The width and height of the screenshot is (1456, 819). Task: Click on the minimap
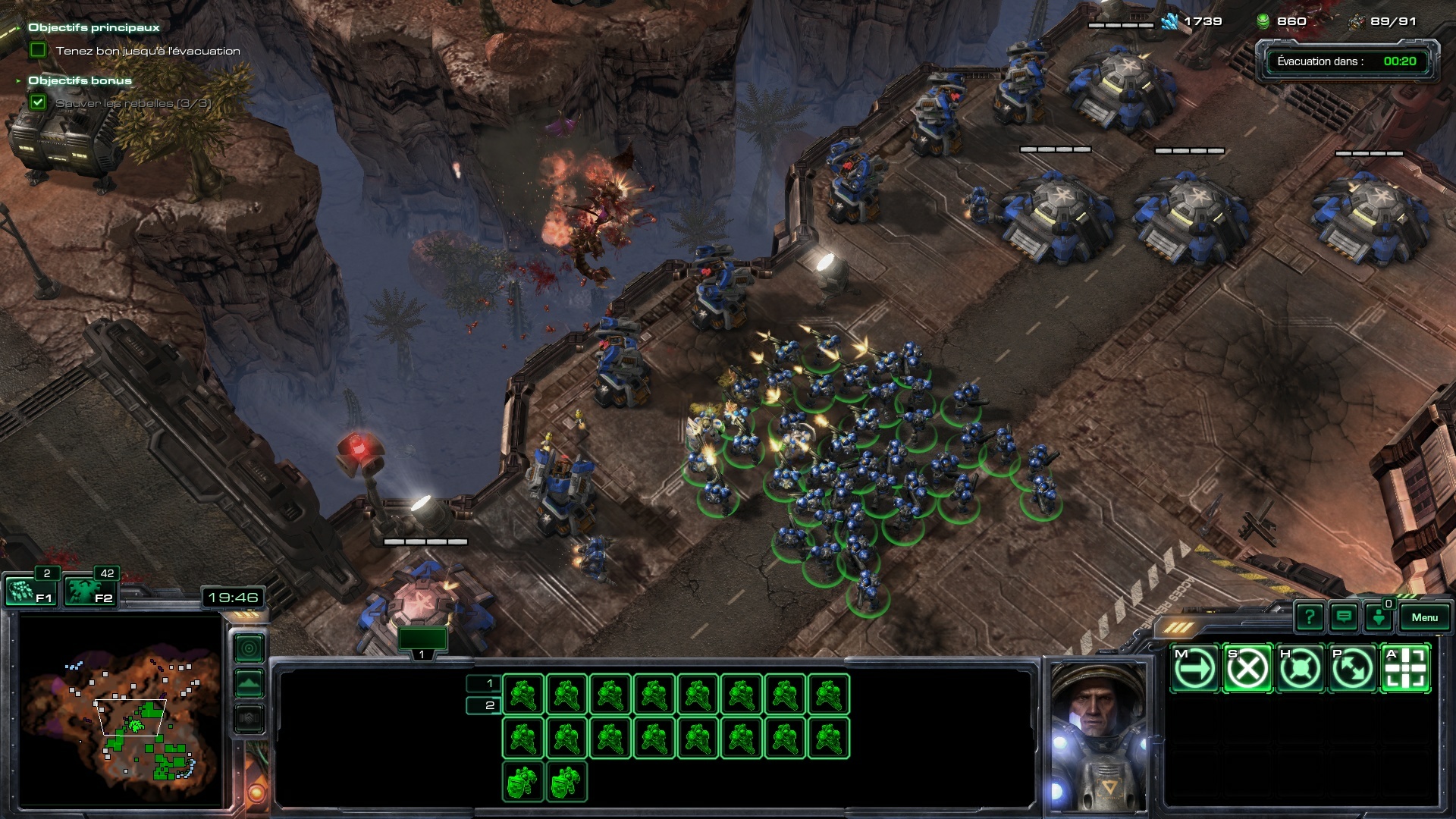click(x=121, y=711)
